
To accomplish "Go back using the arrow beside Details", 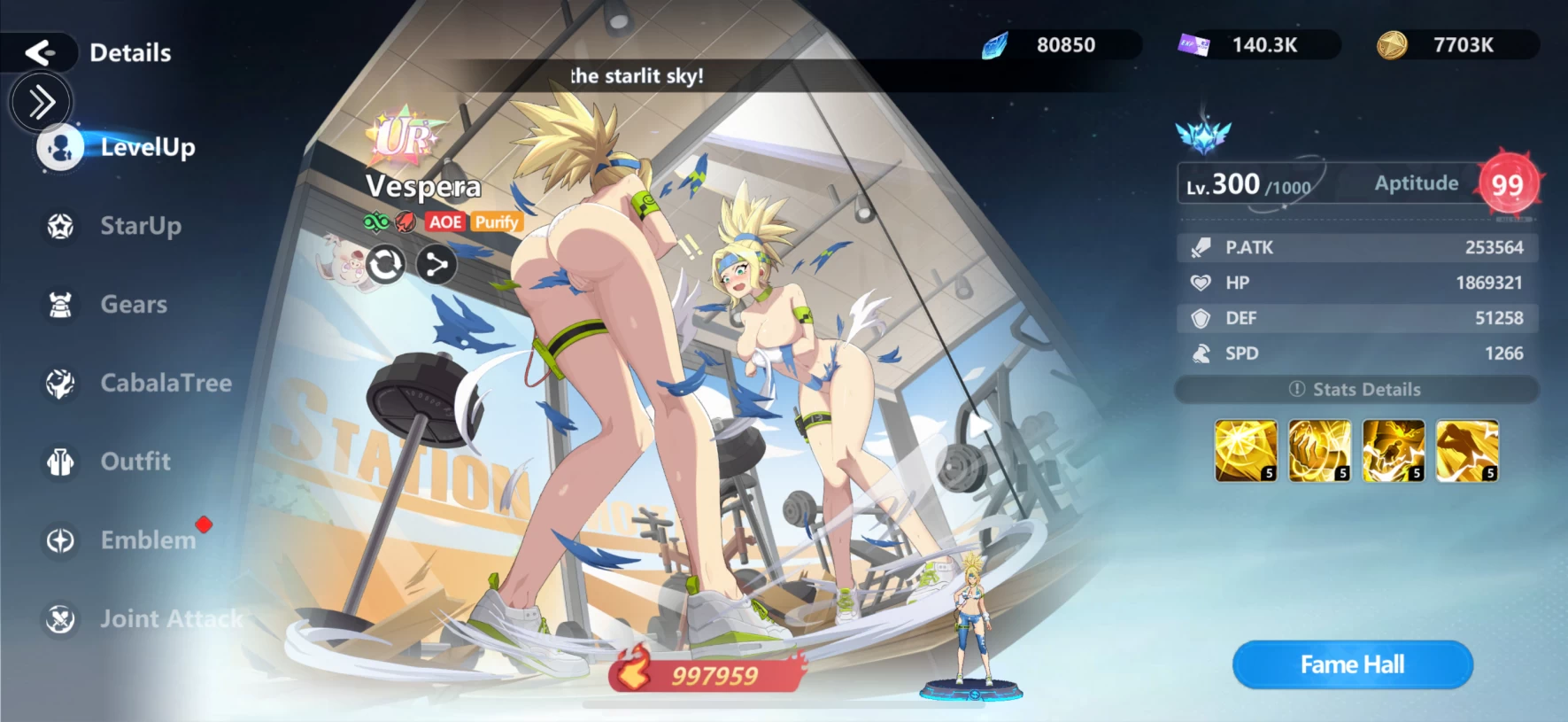I will [40, 52].
